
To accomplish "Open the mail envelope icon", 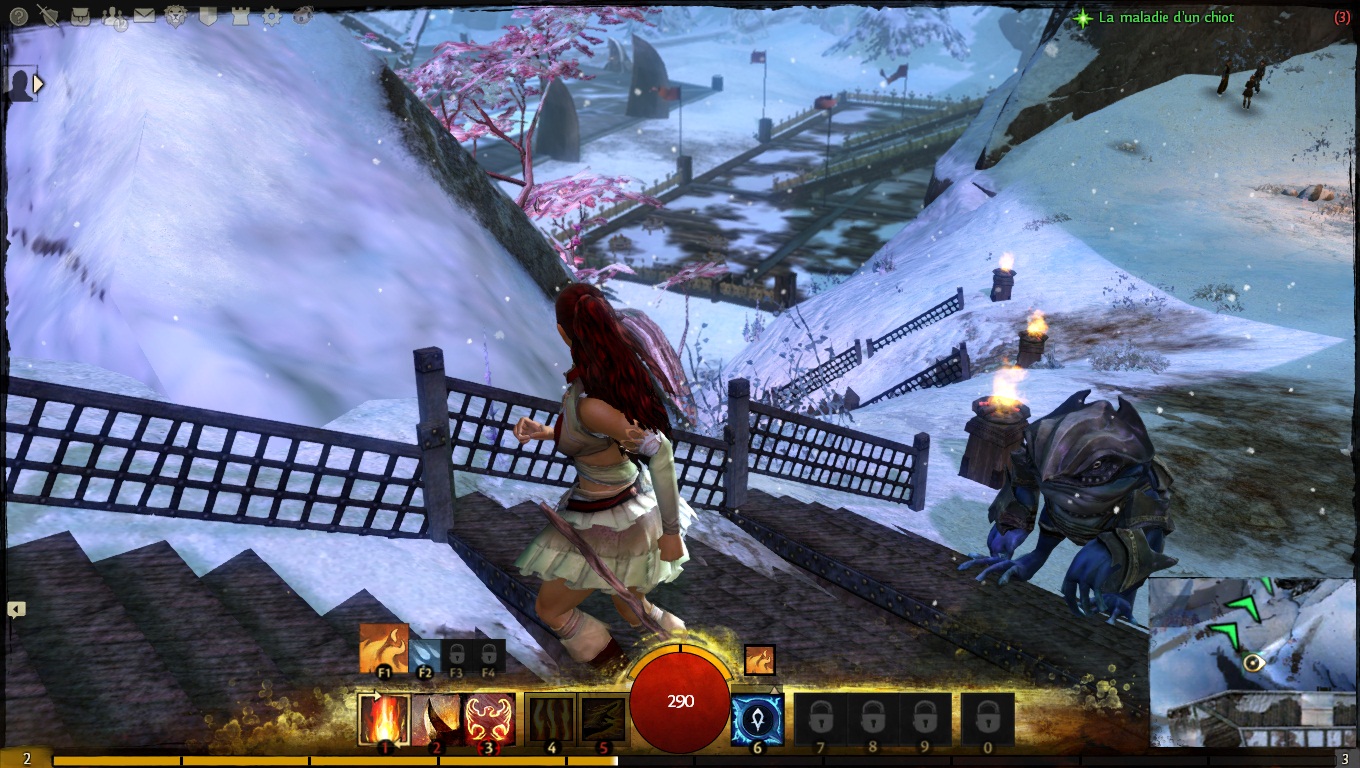I will click(144, 16).
